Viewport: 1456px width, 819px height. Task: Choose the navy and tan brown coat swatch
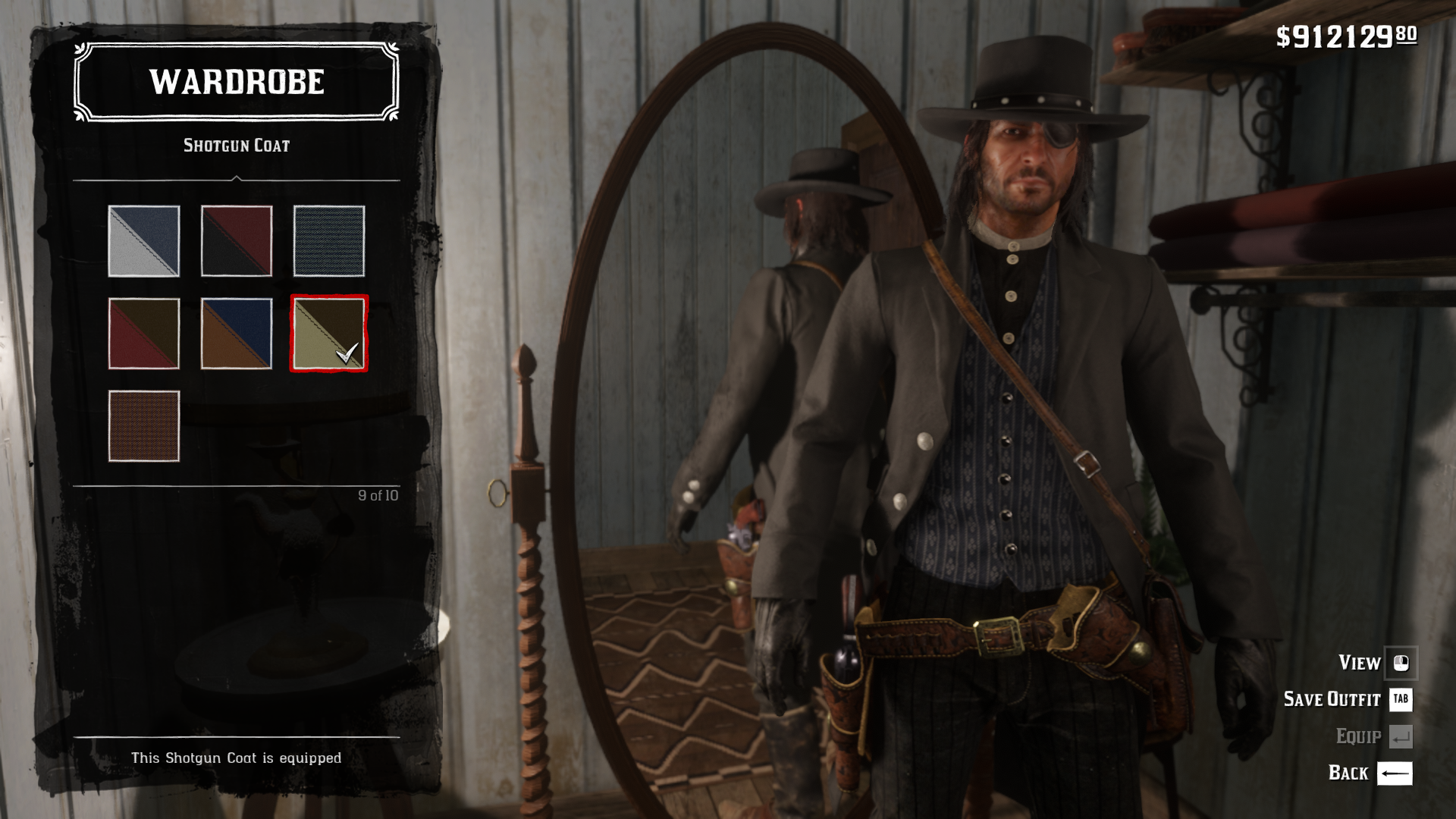[x=237, y=334]
